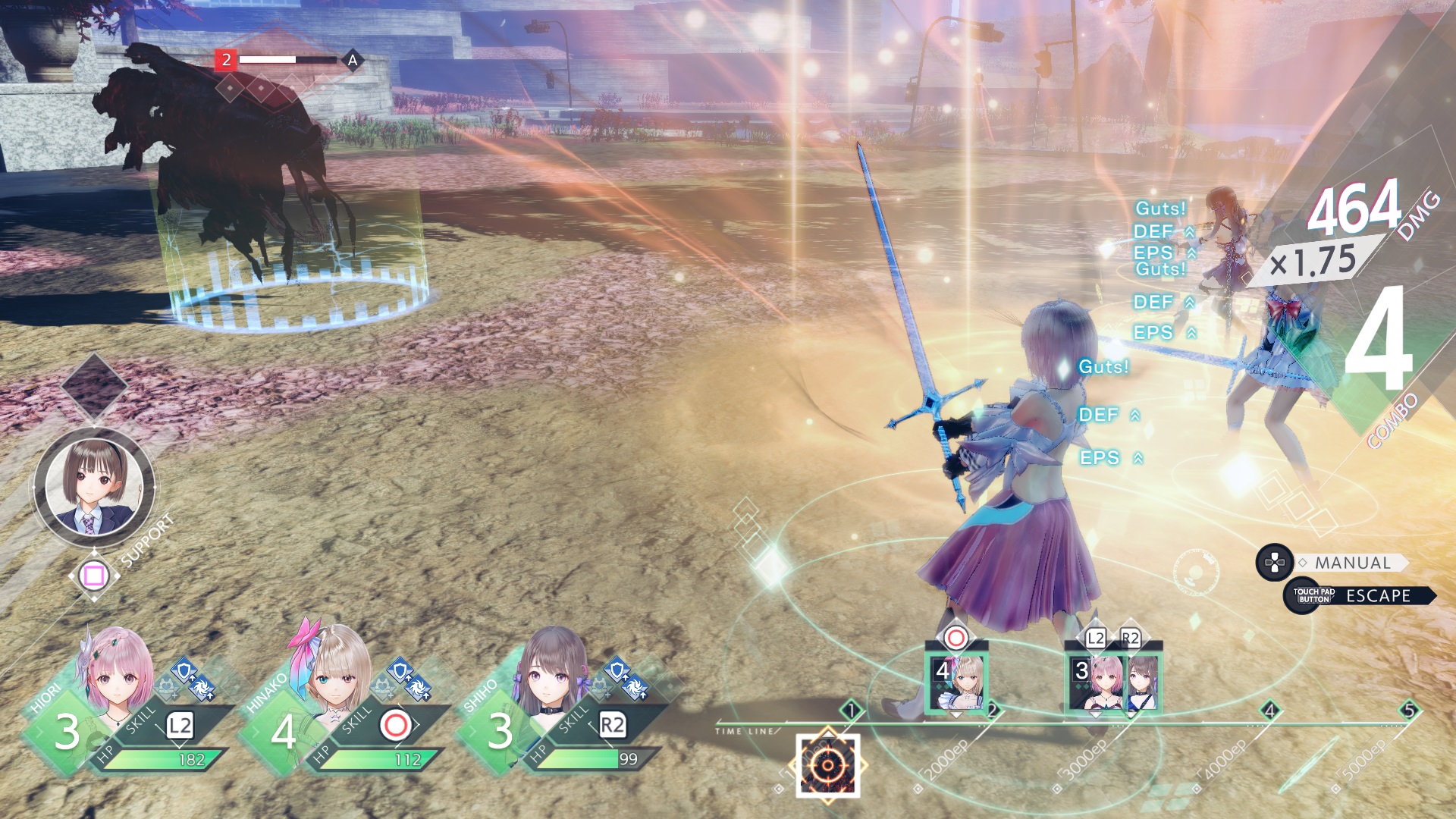Open the chevron under Hinako's timeline card
1456x819 pixels.
[x=956, y=715]
